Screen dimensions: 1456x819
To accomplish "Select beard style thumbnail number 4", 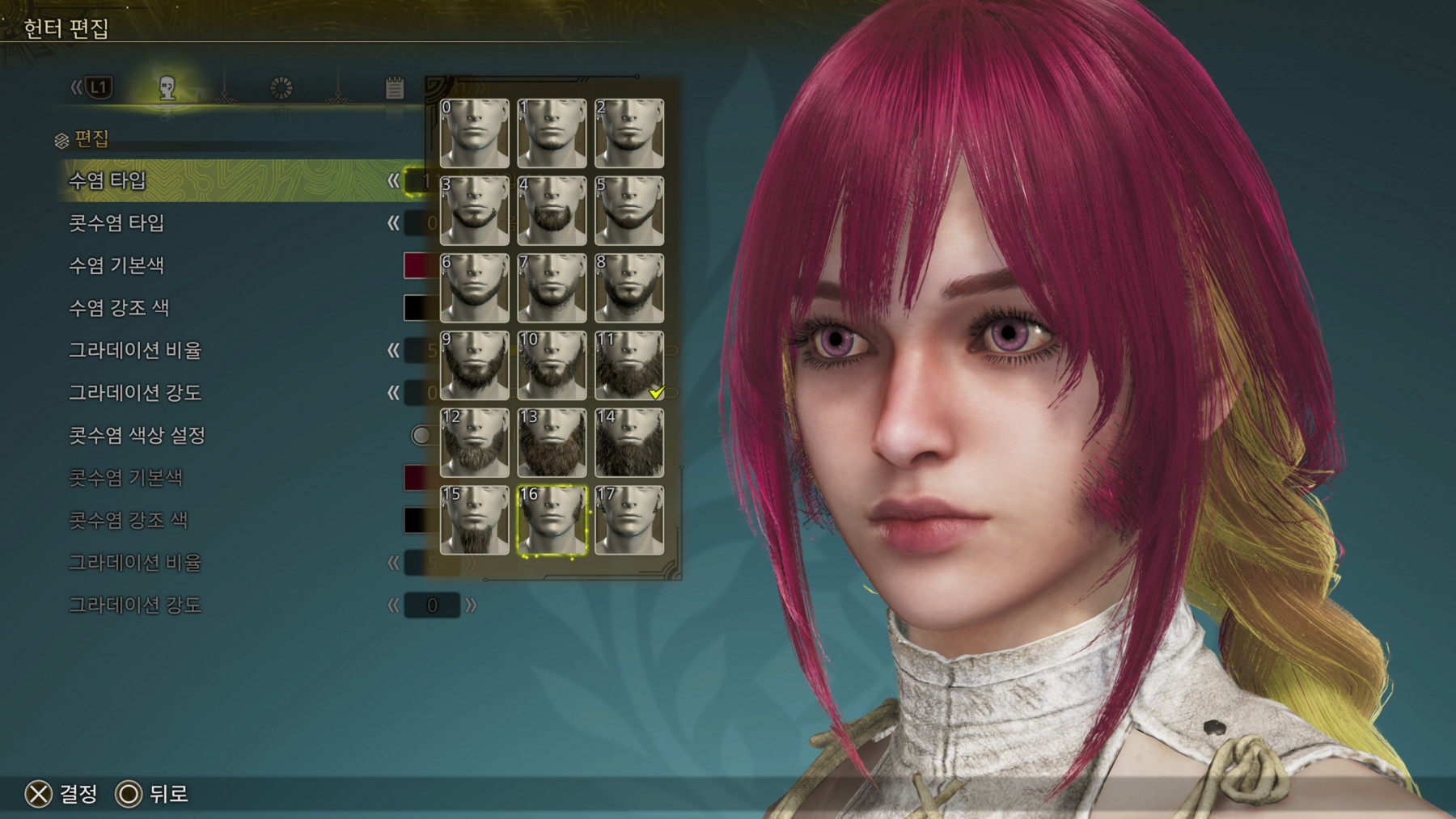I will pos(552,210).
